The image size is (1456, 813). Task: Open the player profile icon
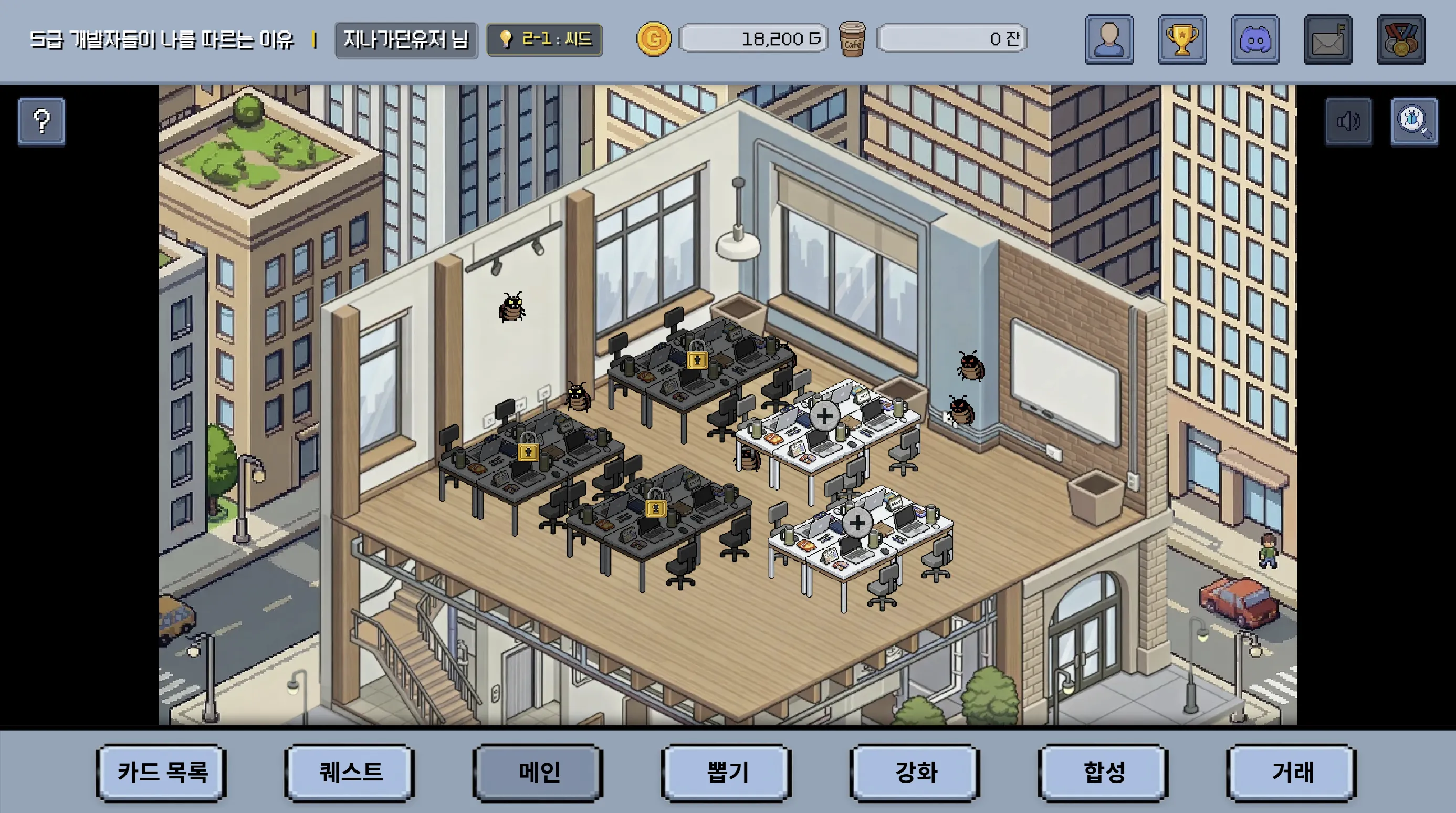[1108, 39]
